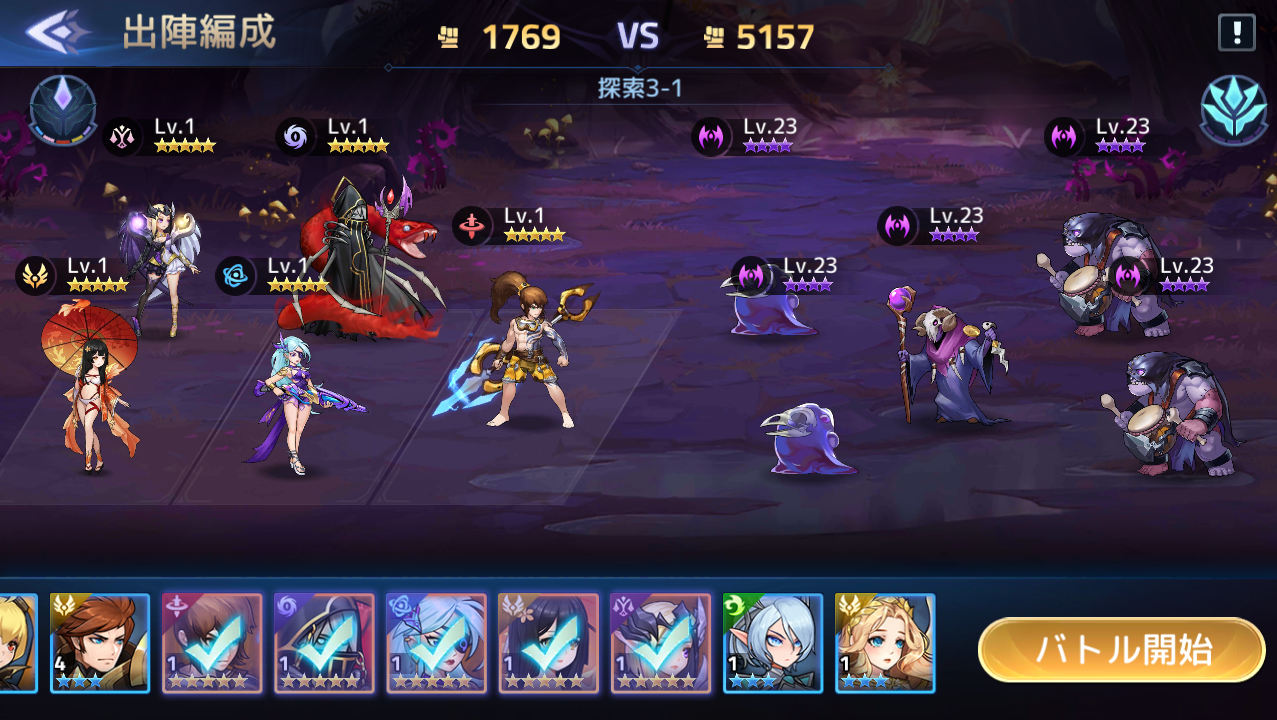
Task: Go back using the arrow button
Action: click(57, 32)
